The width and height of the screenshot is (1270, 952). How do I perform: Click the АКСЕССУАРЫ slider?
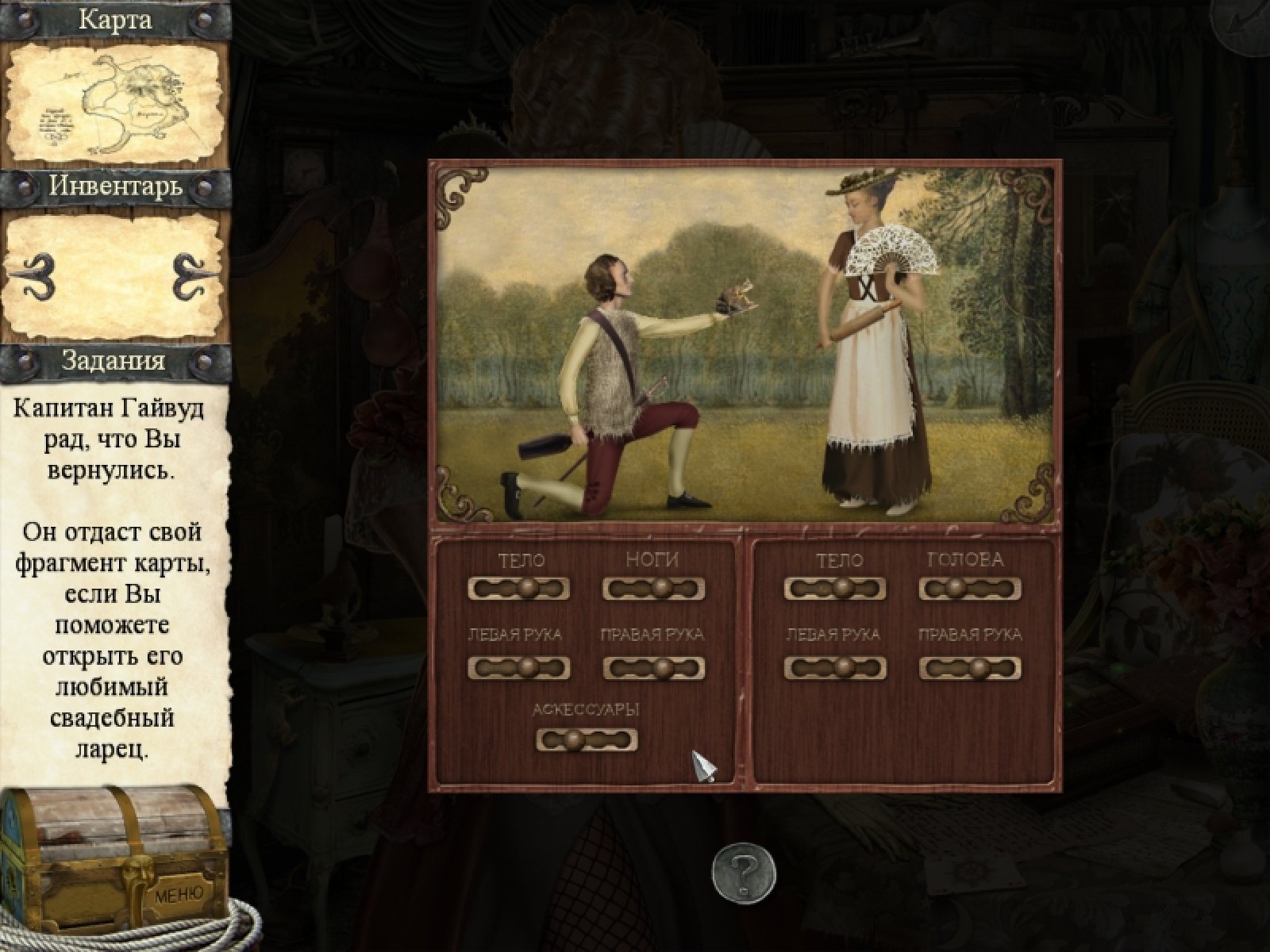[587, 740]
